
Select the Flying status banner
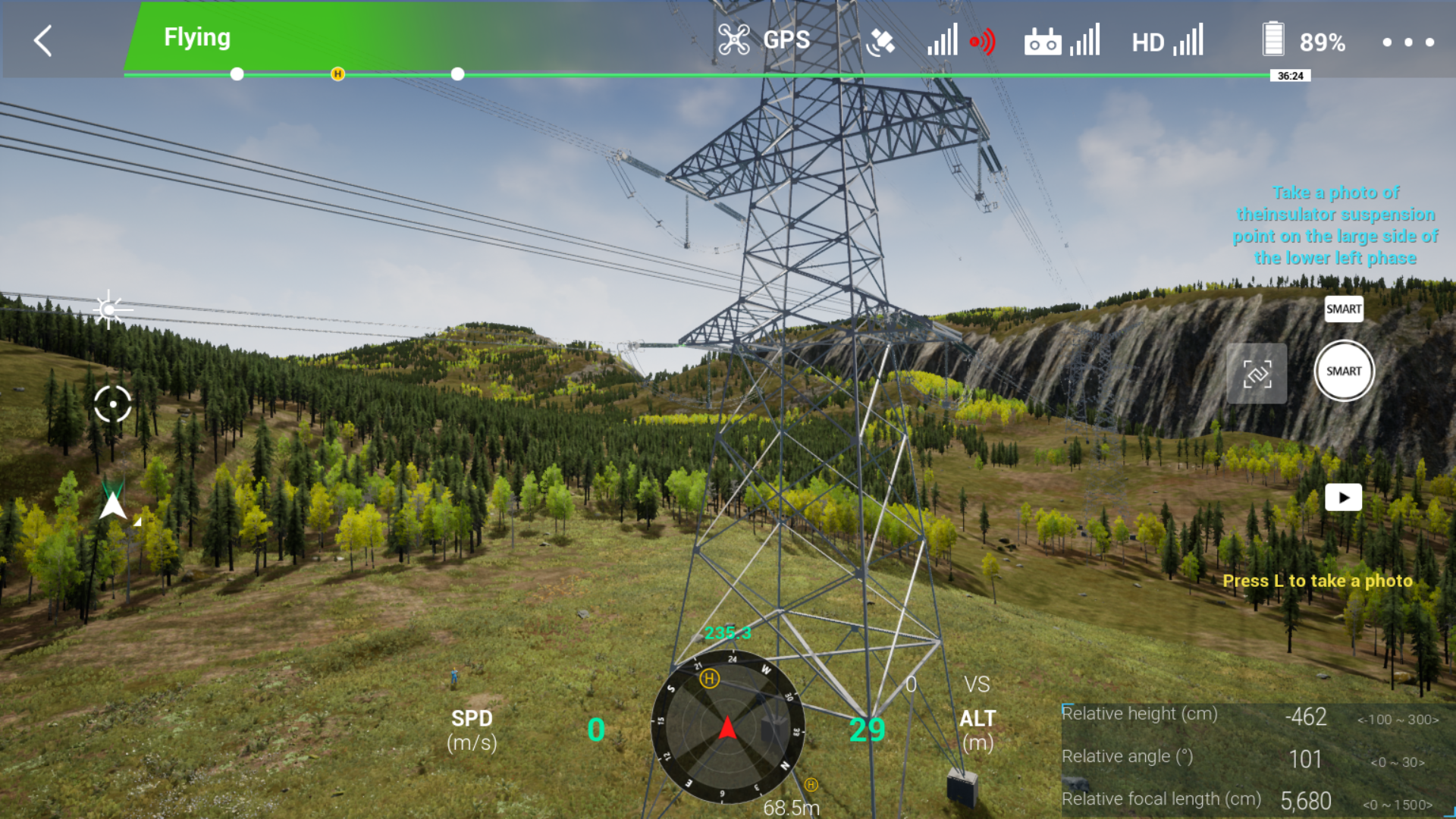pyautogui.click(x=197, y=37)
